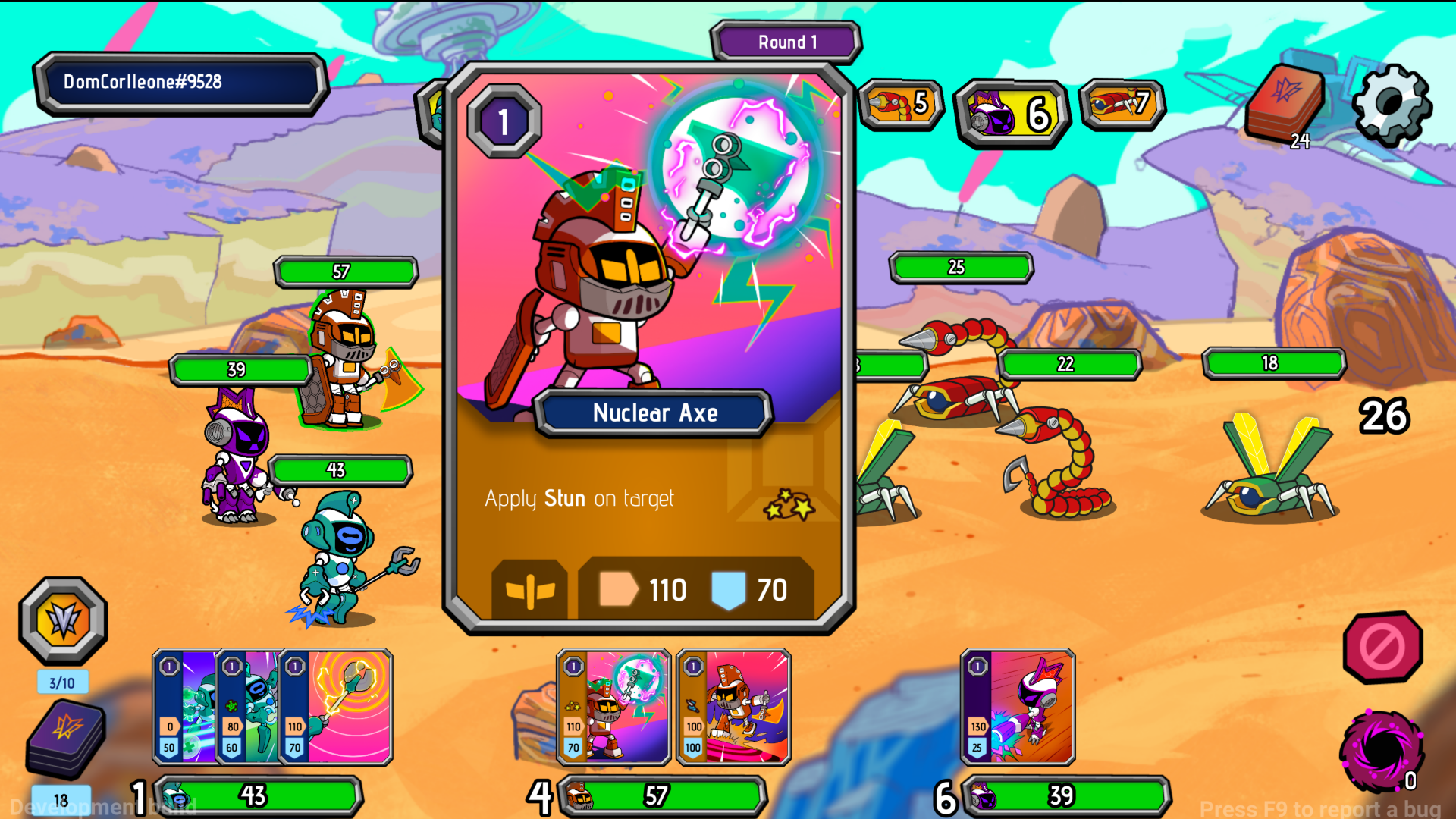Screen dimensions: 1456x819
Task: Select the turn order slot numbered 7
Action: [x=1122, y=104]
